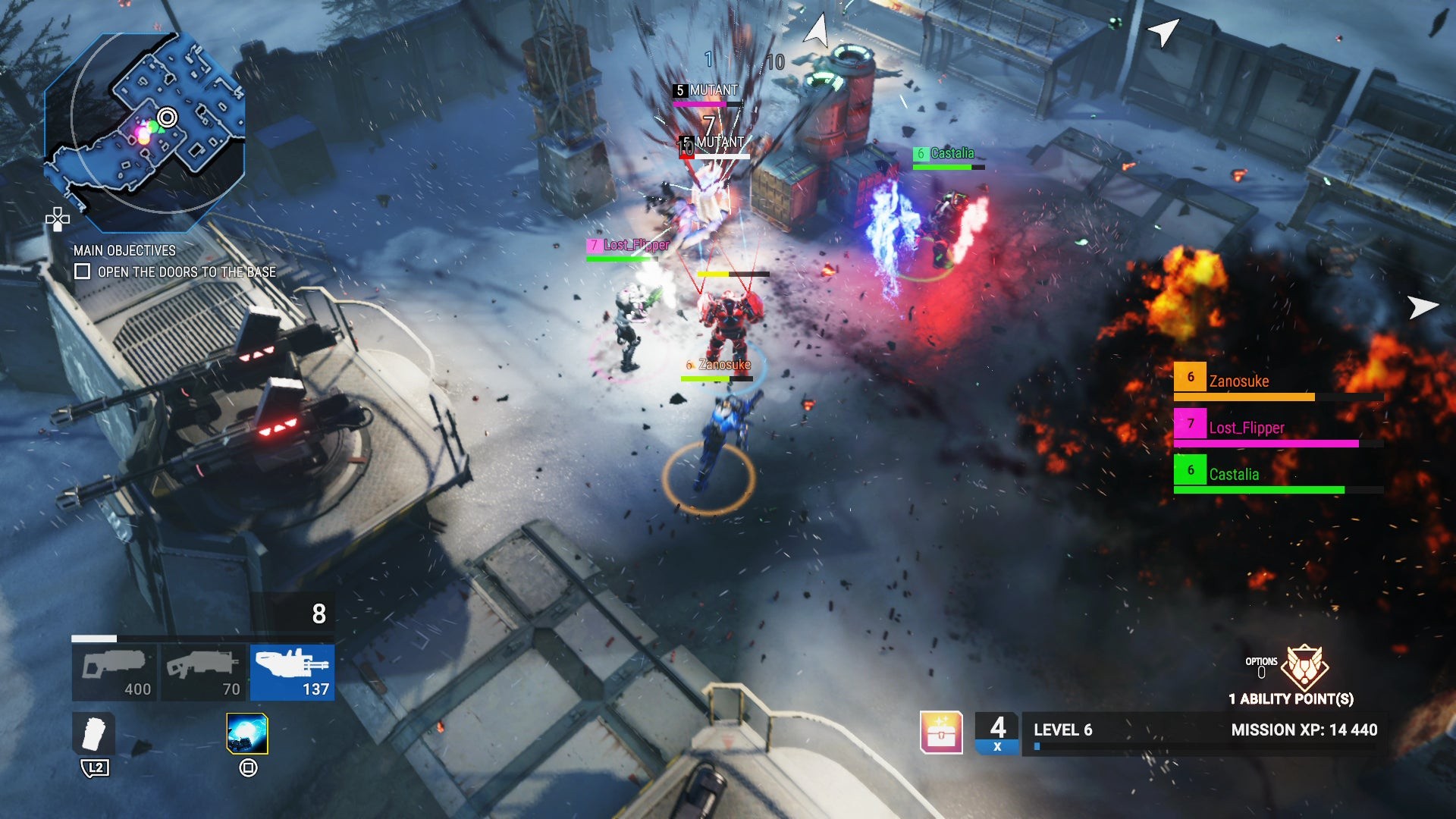Screen dimensions: 1456x819
Task: Use the consumable item above L2
Action: (x=95, y=733)
